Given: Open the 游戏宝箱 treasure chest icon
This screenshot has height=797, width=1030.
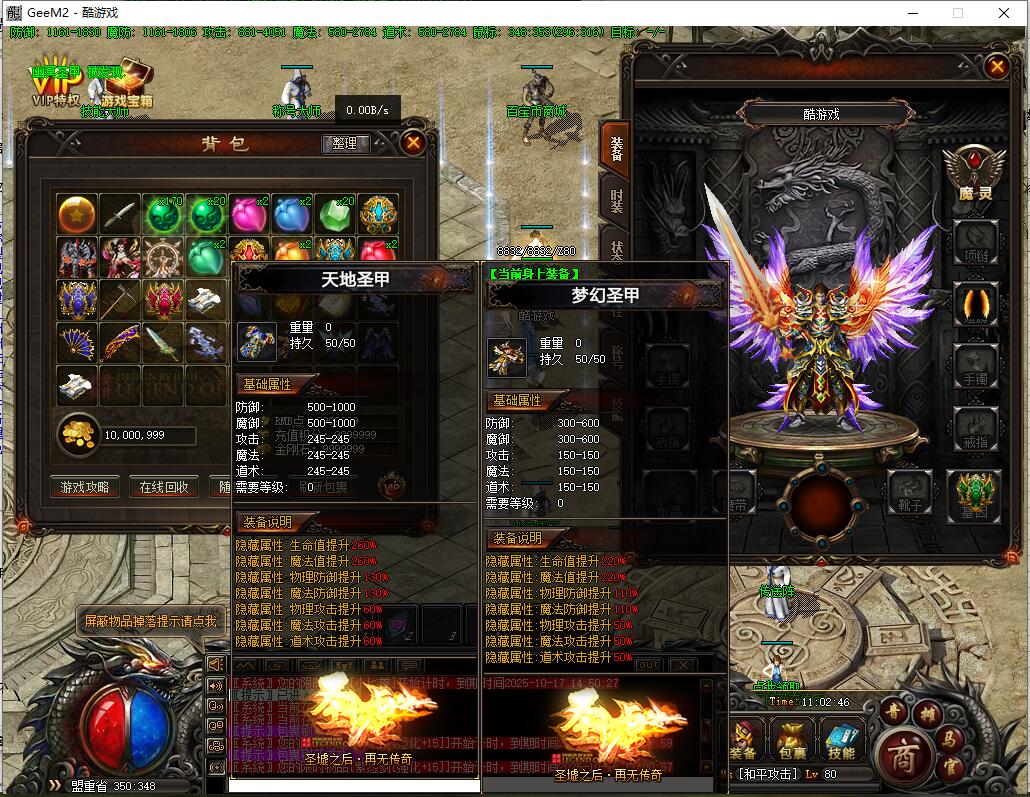Looking at the screenshot, I should 126,85.
